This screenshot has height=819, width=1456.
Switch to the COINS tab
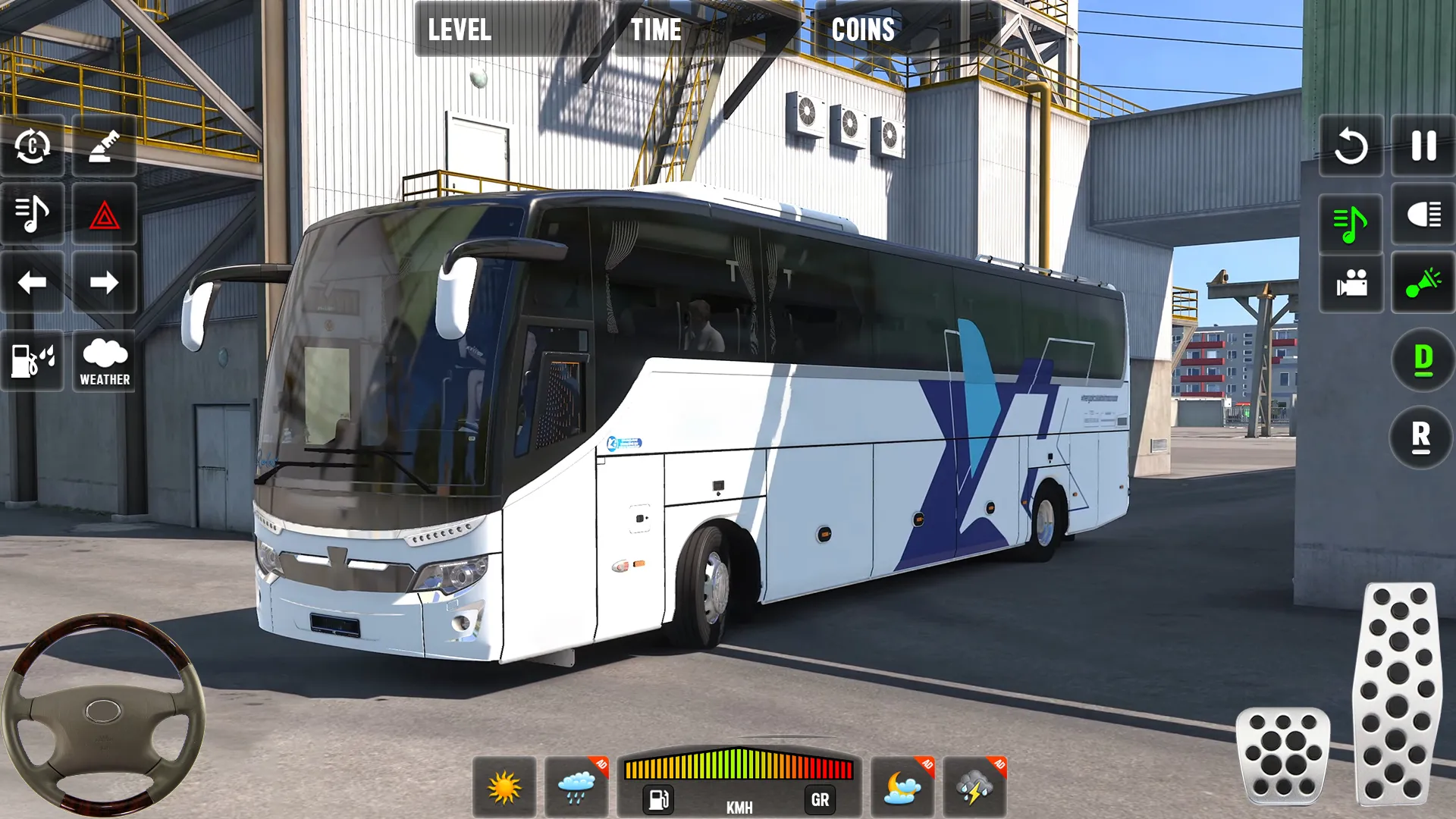click(x=864, y=30)
